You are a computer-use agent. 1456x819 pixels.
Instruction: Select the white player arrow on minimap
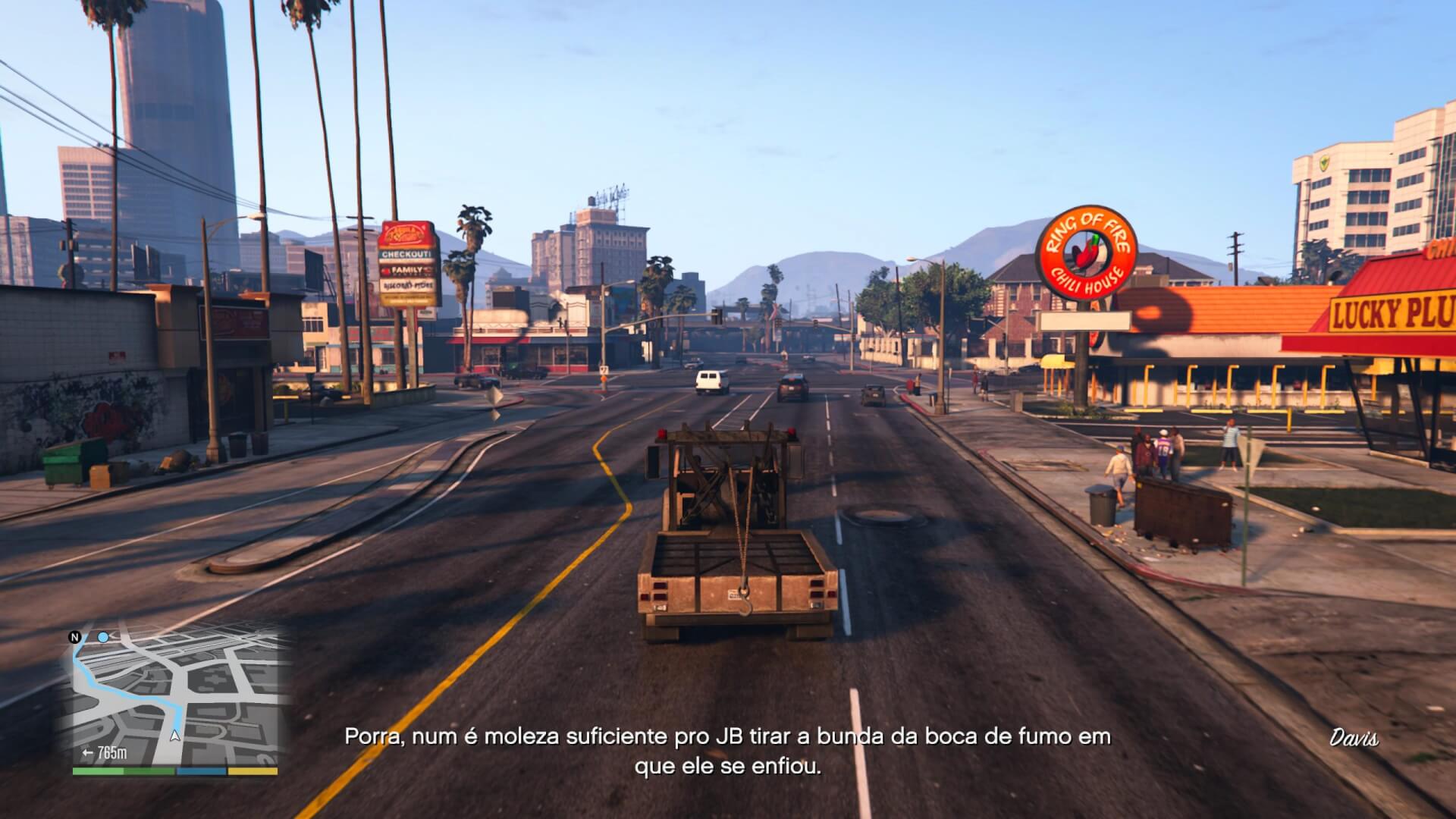176,735
